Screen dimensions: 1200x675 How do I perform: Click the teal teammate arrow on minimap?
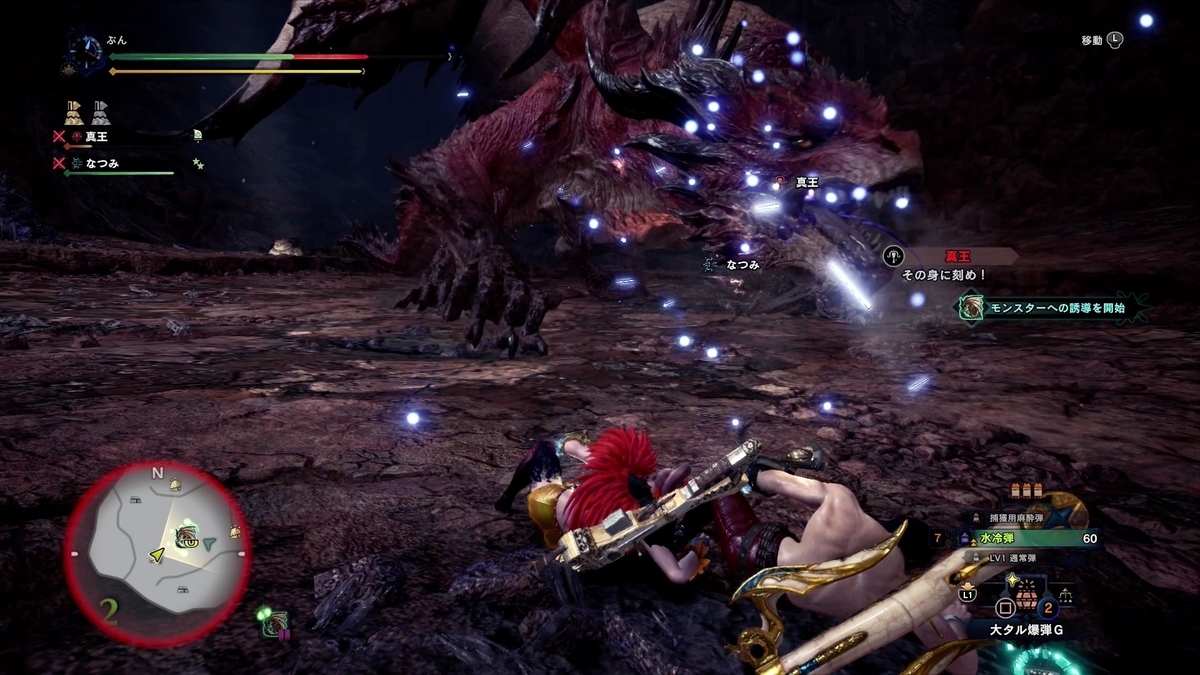coord(209,544)
